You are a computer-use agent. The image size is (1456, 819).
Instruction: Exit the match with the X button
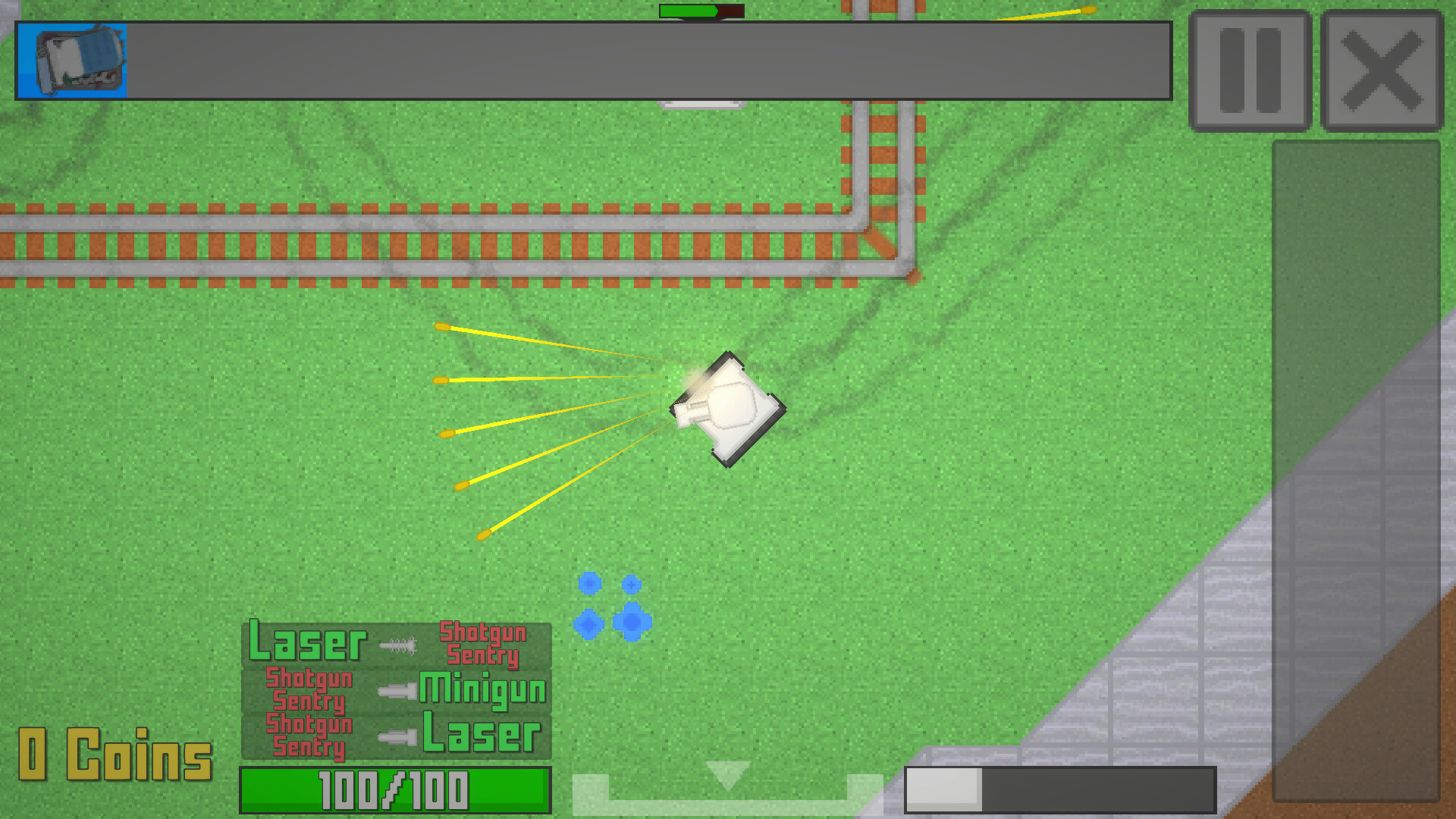[1382, 67]
